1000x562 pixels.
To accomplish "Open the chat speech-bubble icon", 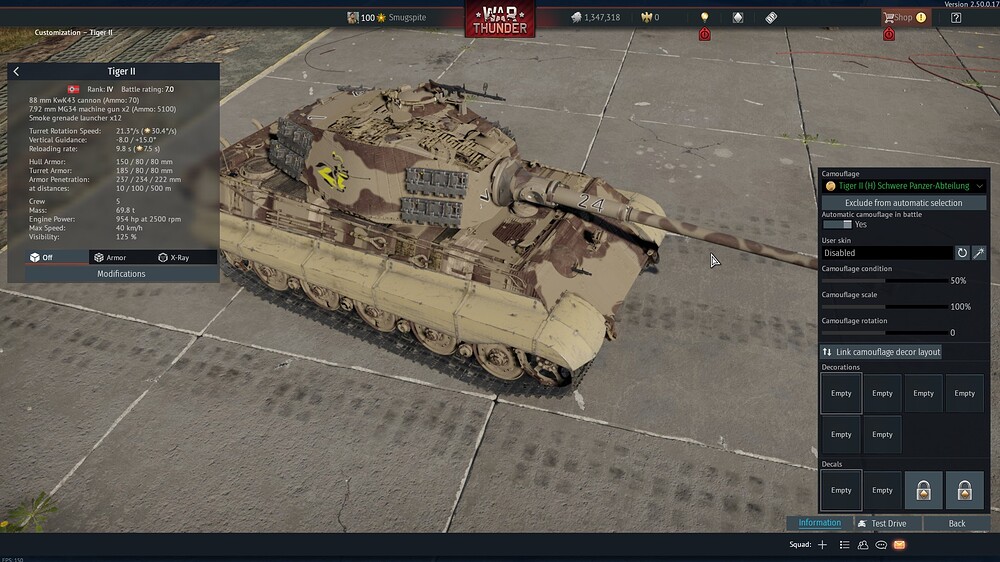I will click(881, 545).
